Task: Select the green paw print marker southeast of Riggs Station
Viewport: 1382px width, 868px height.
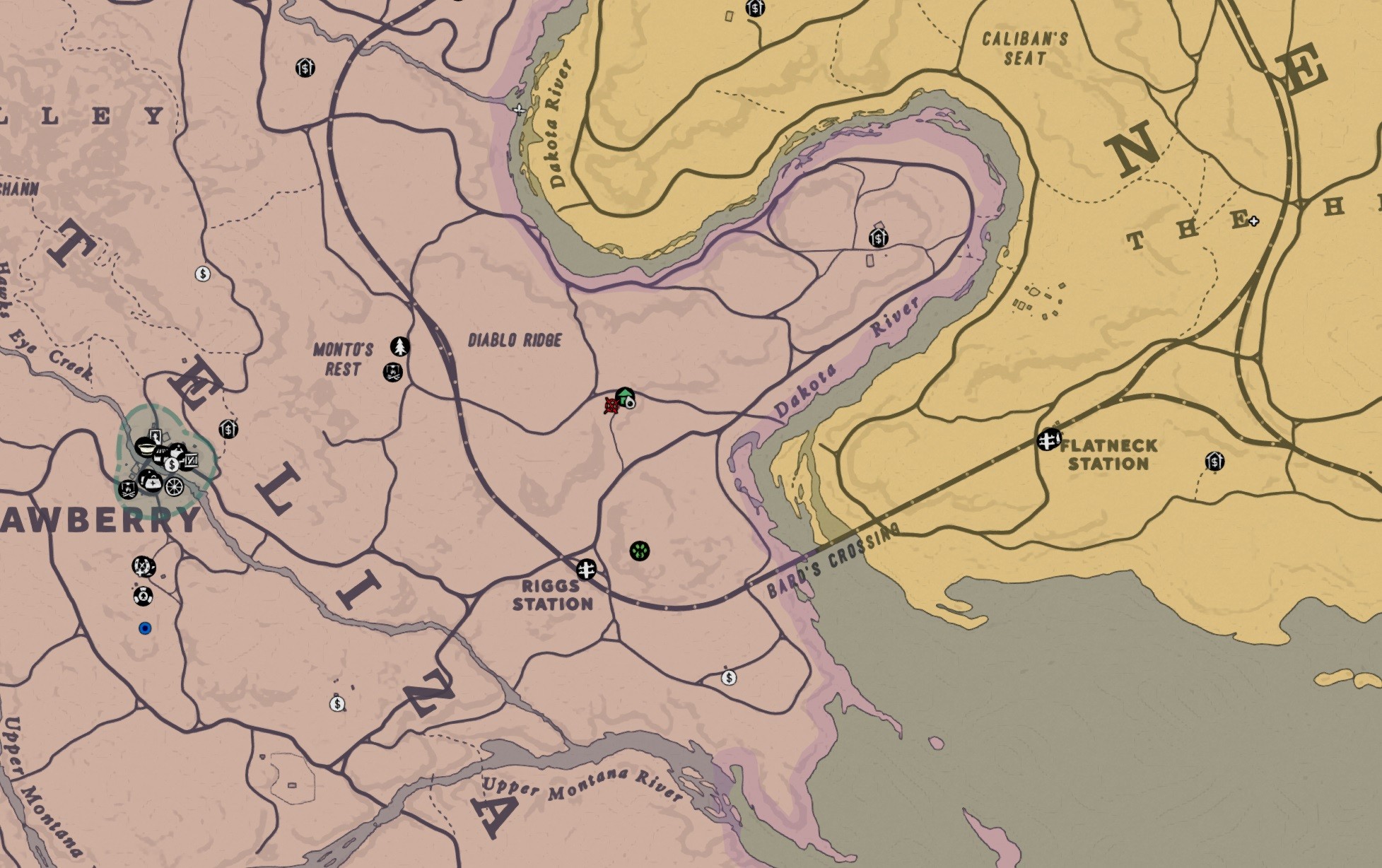Action: pyautogui.click(x=639, y=549)
